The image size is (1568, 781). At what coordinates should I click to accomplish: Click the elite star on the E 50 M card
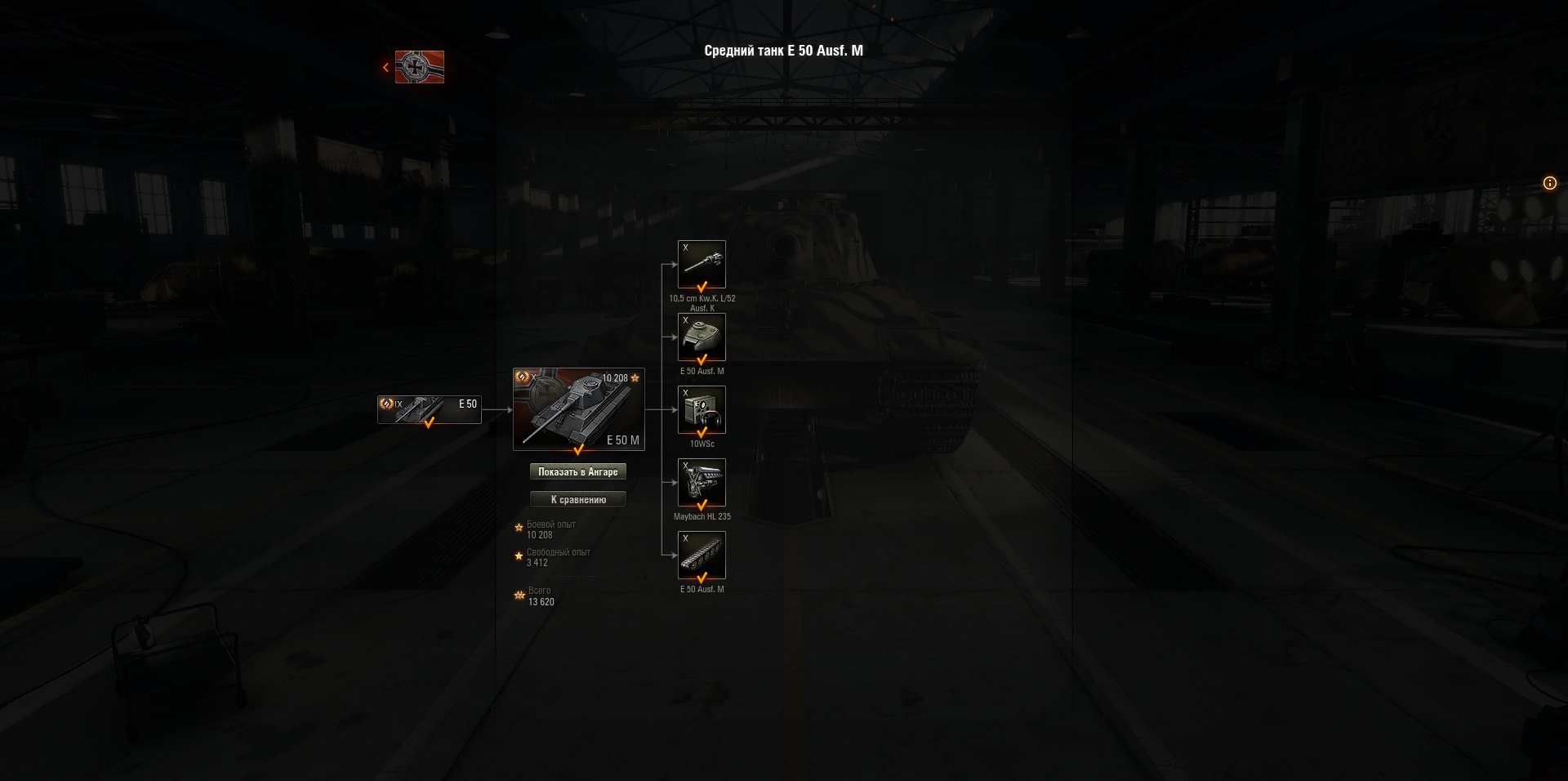635,377
